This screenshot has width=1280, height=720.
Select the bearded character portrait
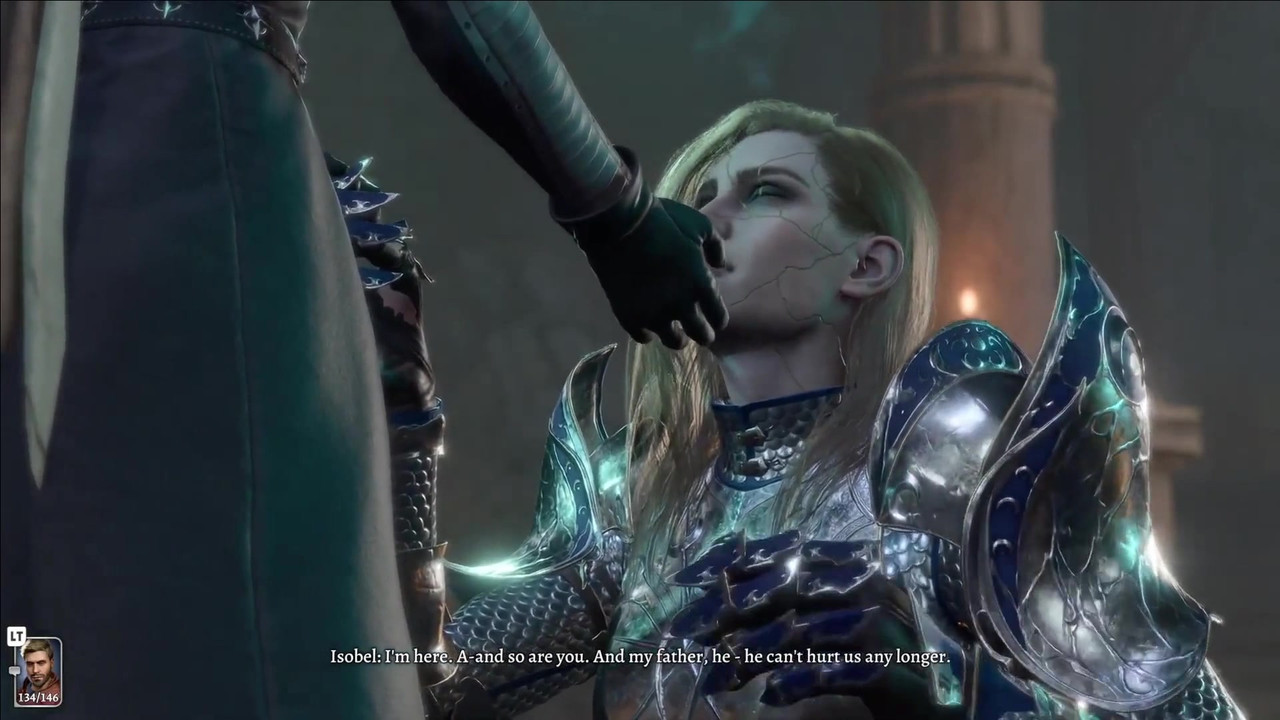click(39, 667)
